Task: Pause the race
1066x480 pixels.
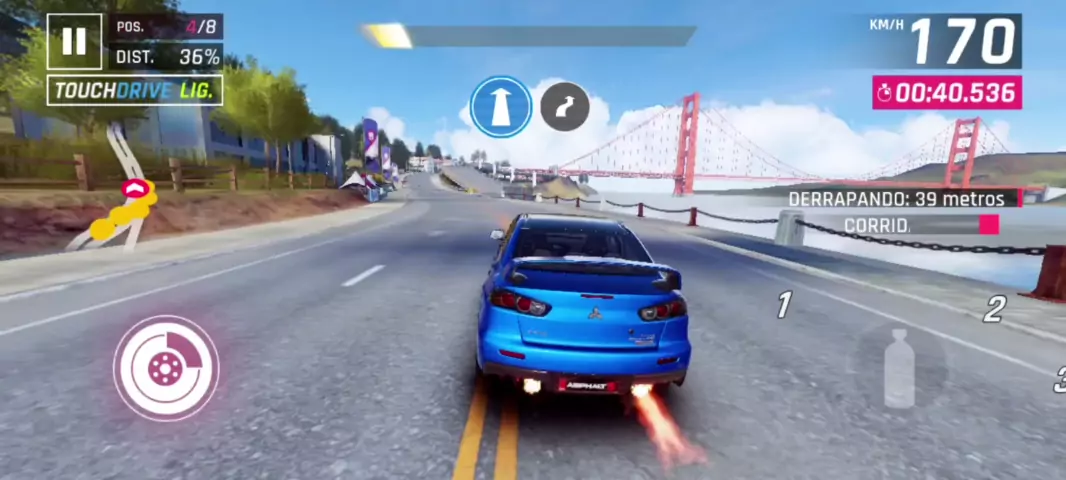Action: (x=74, y=41)
